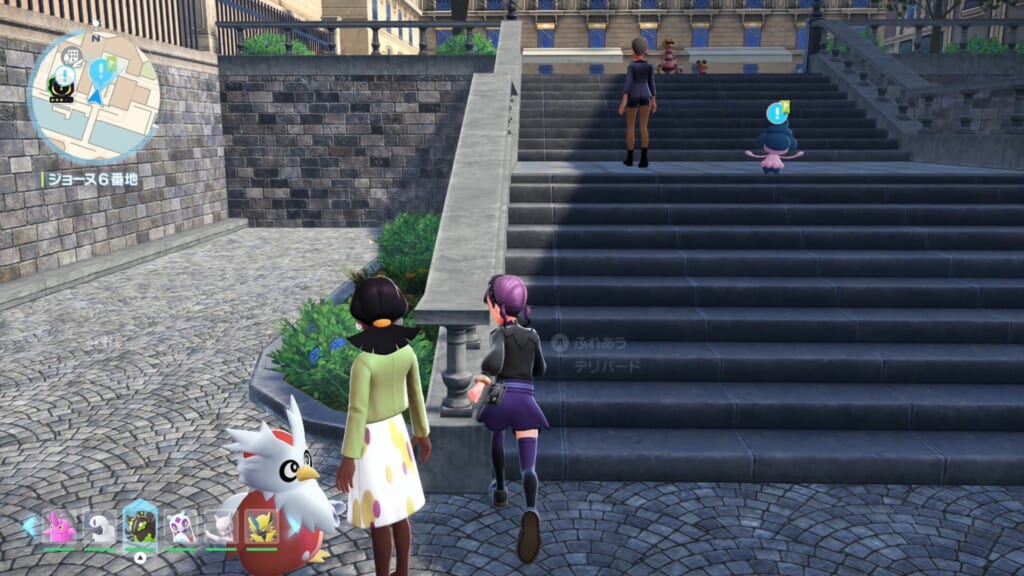
Task: Select Mewtwo in the party bar
Action: (x=221, y=527)
